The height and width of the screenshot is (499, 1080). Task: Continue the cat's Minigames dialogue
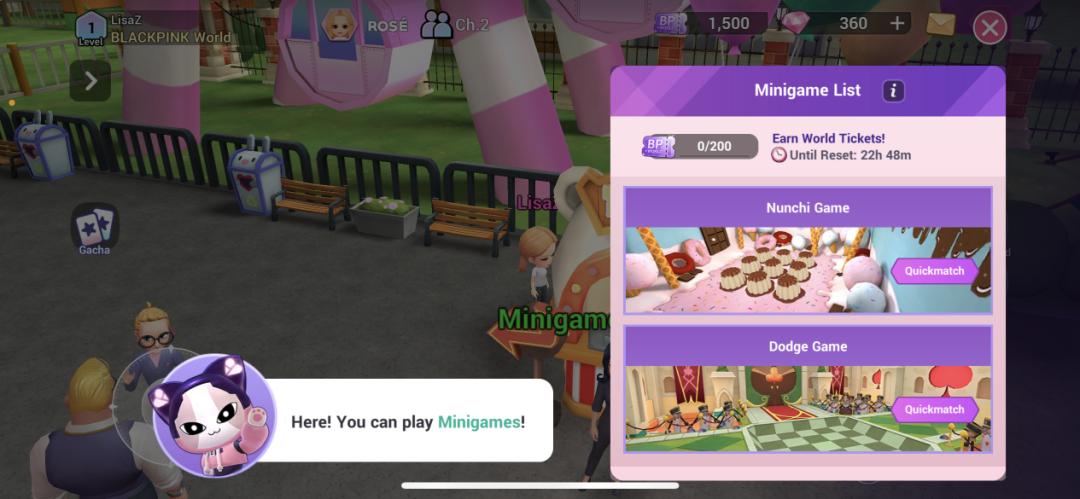[400, 421]
